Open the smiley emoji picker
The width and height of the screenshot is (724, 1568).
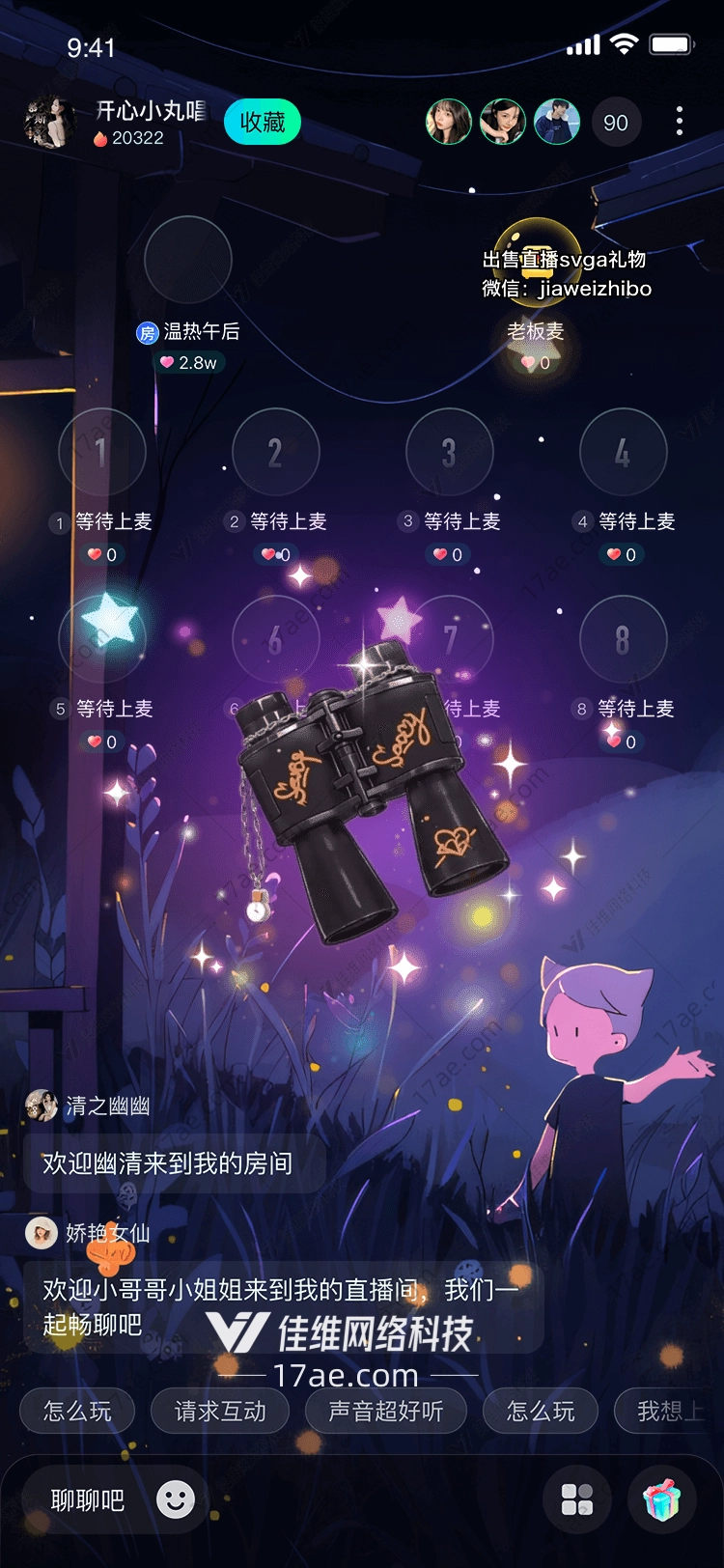coord(176,1499)
